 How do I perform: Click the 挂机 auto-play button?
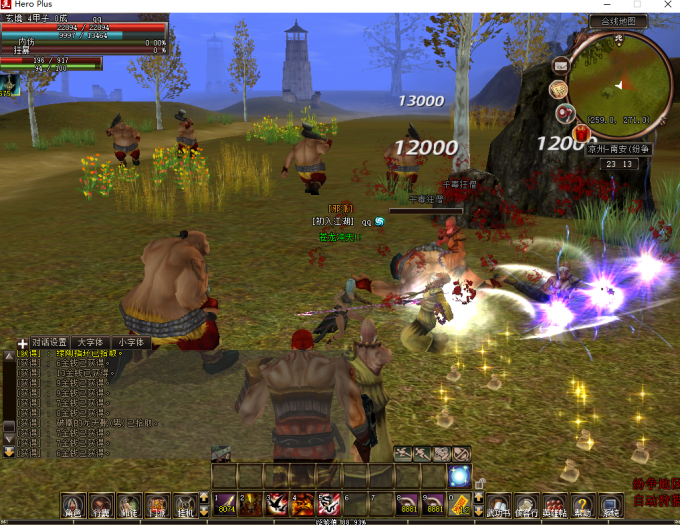(185, 505)
